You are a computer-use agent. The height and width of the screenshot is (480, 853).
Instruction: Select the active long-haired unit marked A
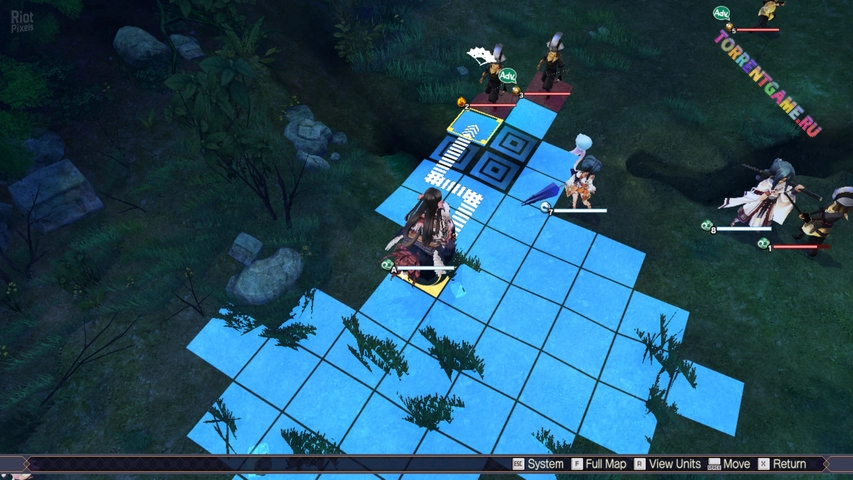tap(430, 235)
